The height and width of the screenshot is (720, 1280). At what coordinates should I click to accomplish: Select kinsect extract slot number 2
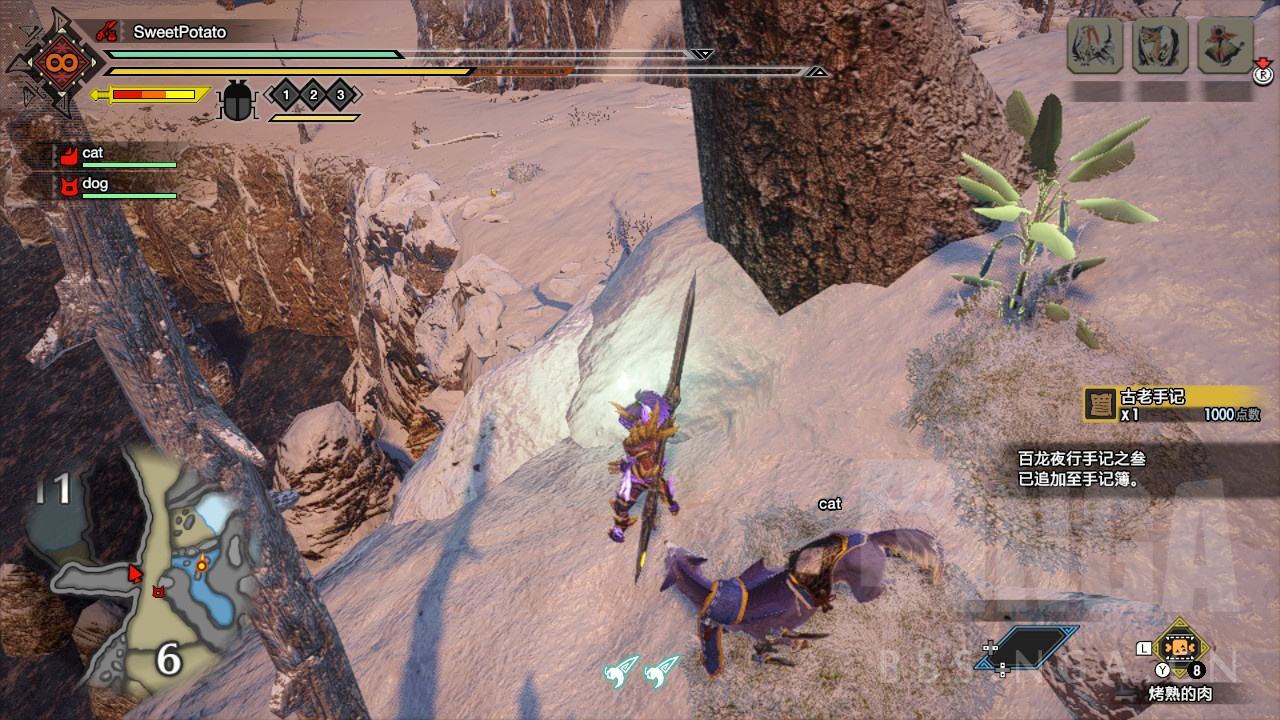313,95
